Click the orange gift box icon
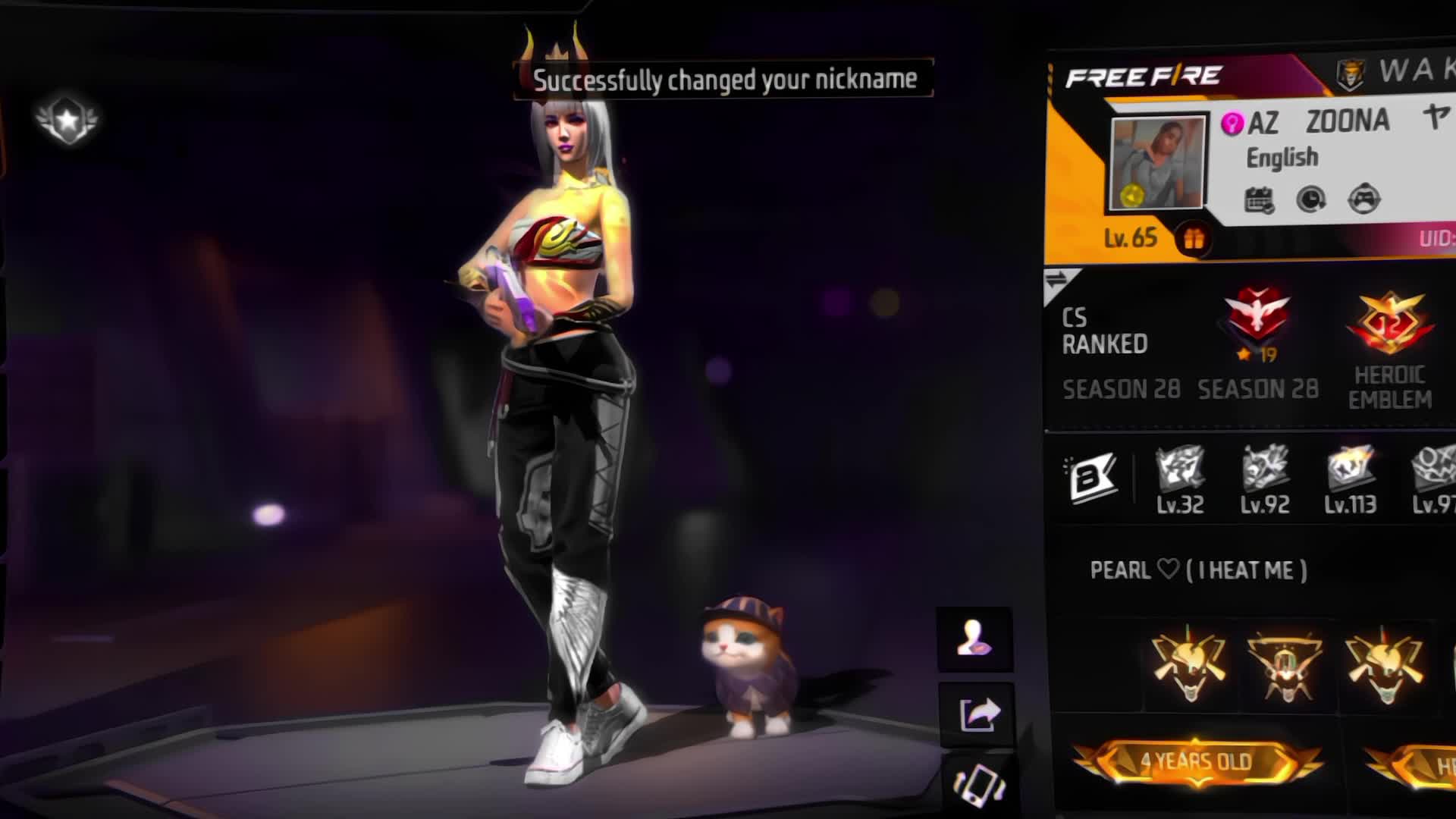The width and height of the screenshot is (1456, 819). point(1193,240)
